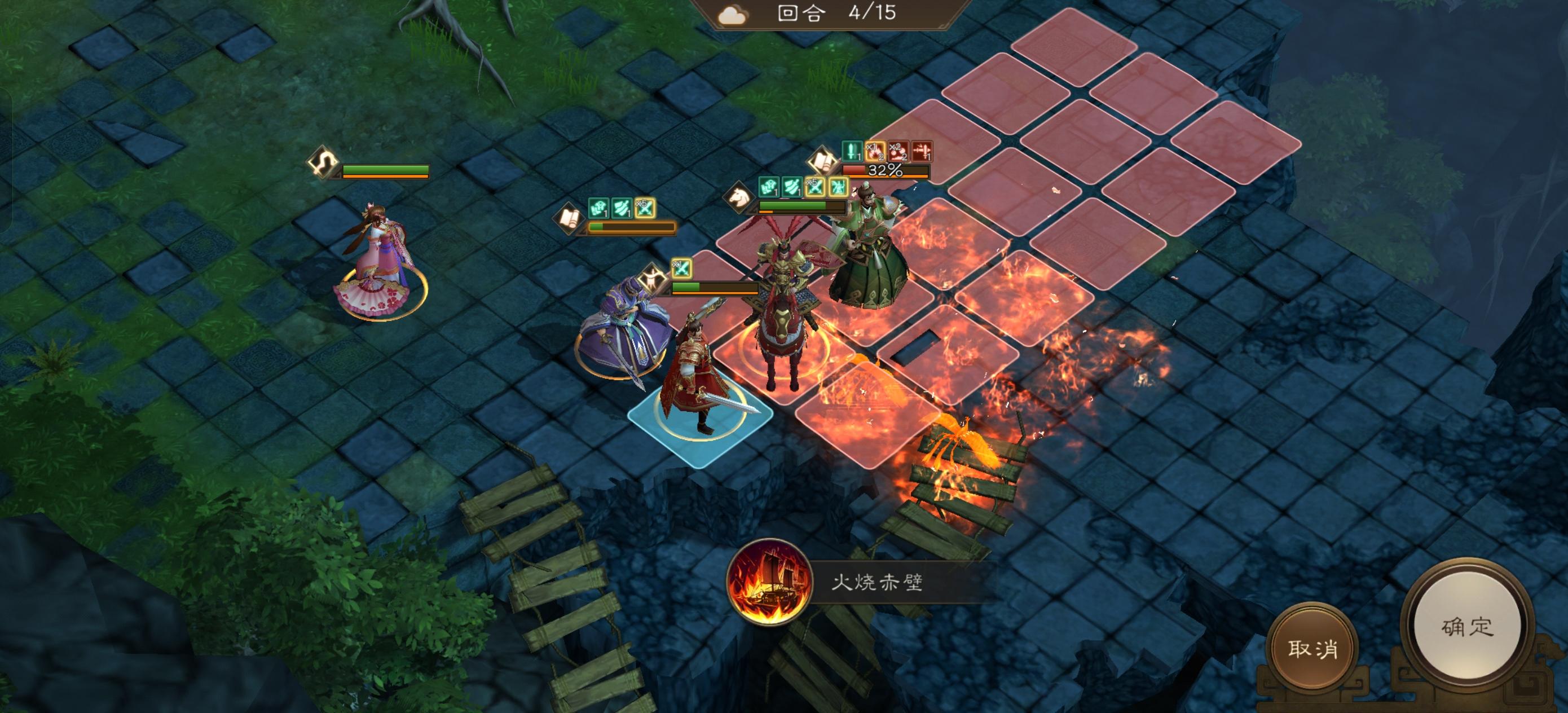Click the red x2 debuff icon above the enemy
Viewport: 1568px width, 713px height.
pos(898,152)
